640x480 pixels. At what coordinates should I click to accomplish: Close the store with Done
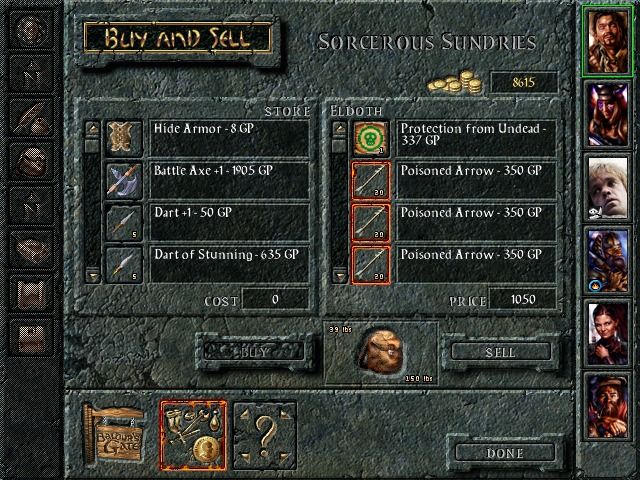504,451
